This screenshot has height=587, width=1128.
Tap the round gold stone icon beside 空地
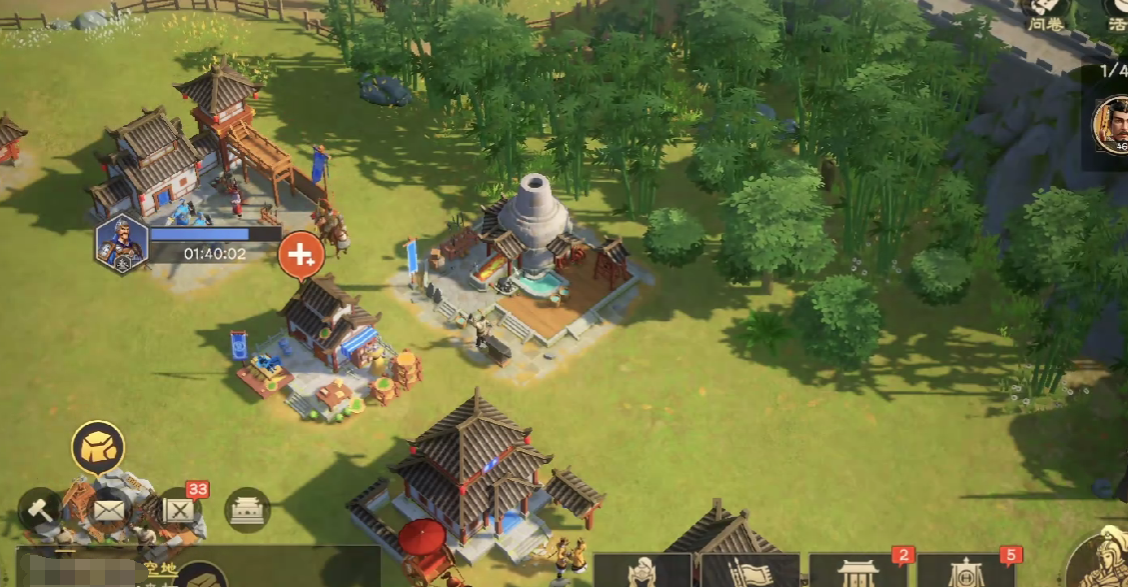click(201, 575)
